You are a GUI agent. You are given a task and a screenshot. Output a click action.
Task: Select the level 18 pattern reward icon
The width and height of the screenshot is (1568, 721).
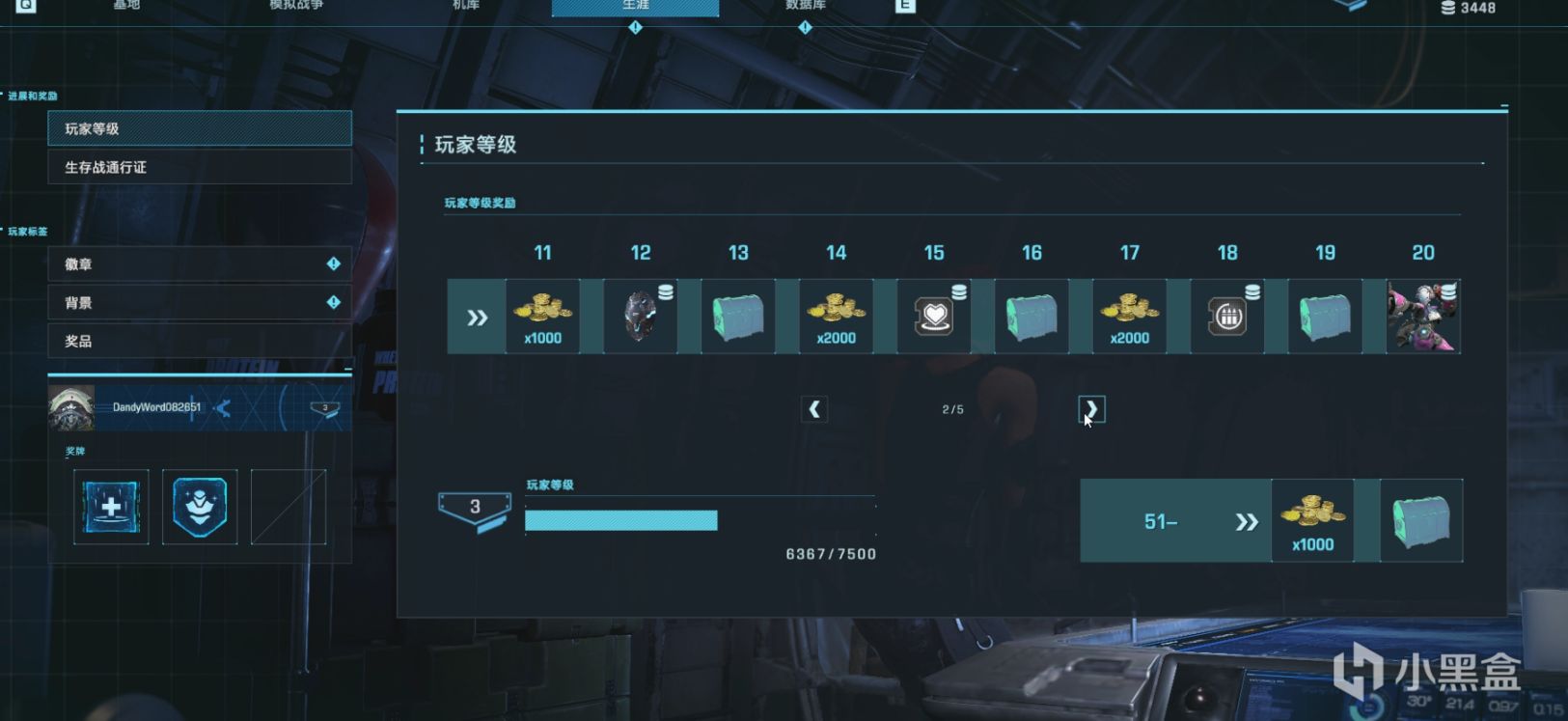pyautogui.click(x=1225, y=316)
